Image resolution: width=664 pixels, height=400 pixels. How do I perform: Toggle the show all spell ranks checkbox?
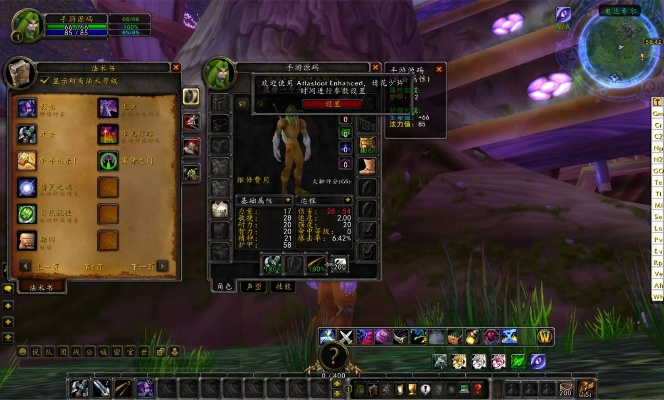tap(44, 80)
